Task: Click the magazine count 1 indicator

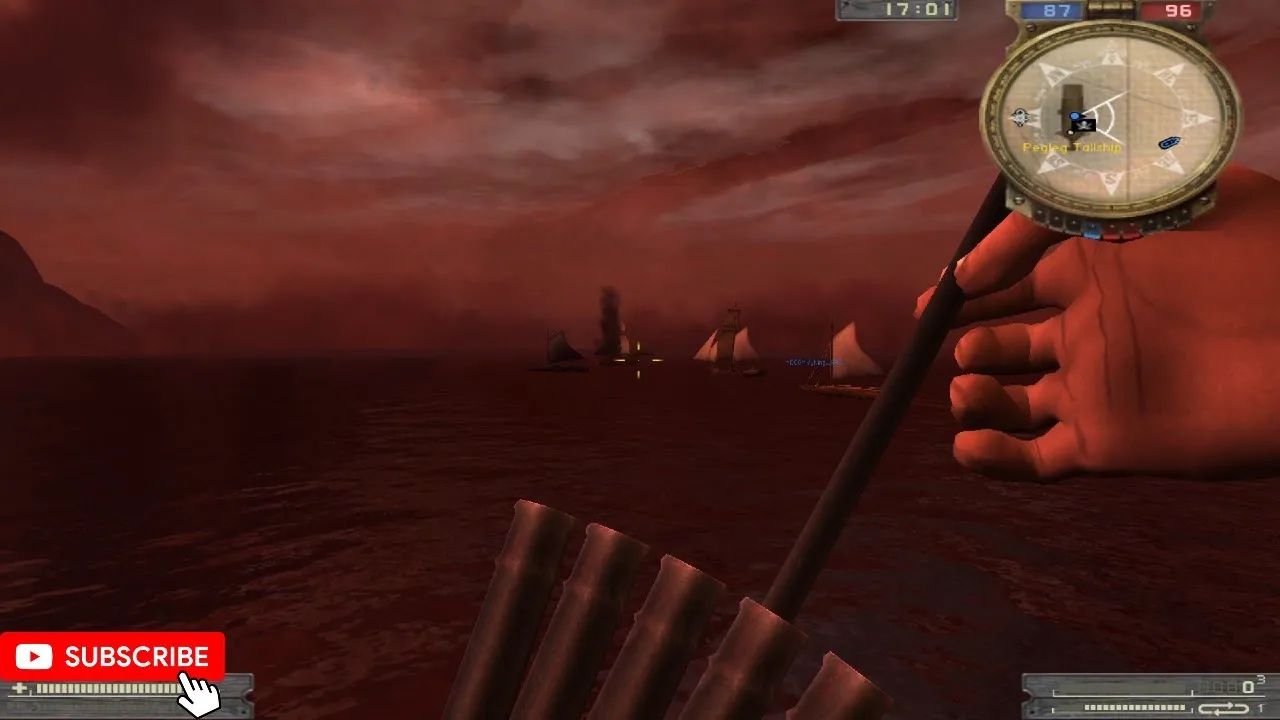Action: tap(1262, 706)
